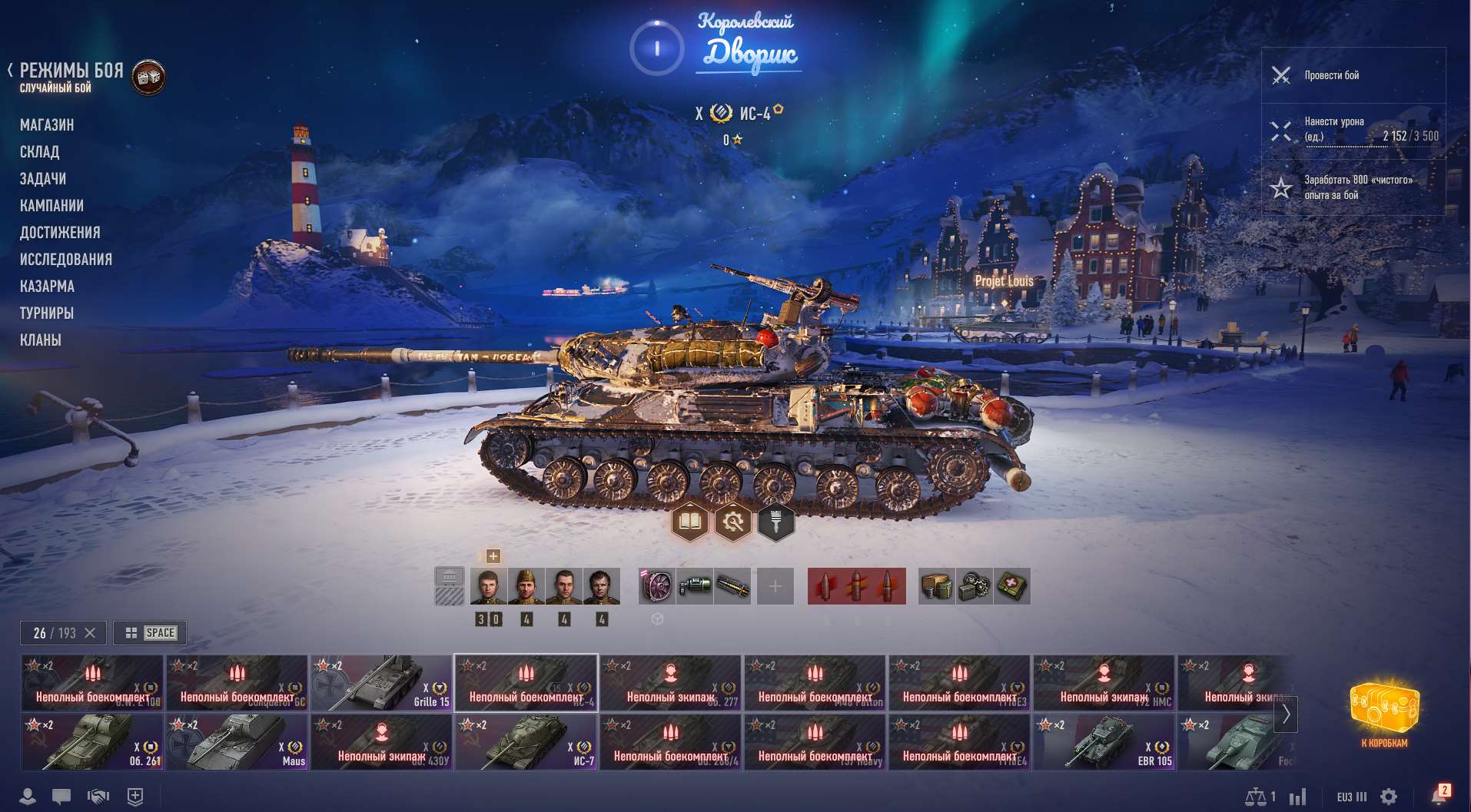Click the battle mode dice icon near РЕЖИМЫ БОЯ
This screenshot has width=1471, height=812.
(148, 77)
